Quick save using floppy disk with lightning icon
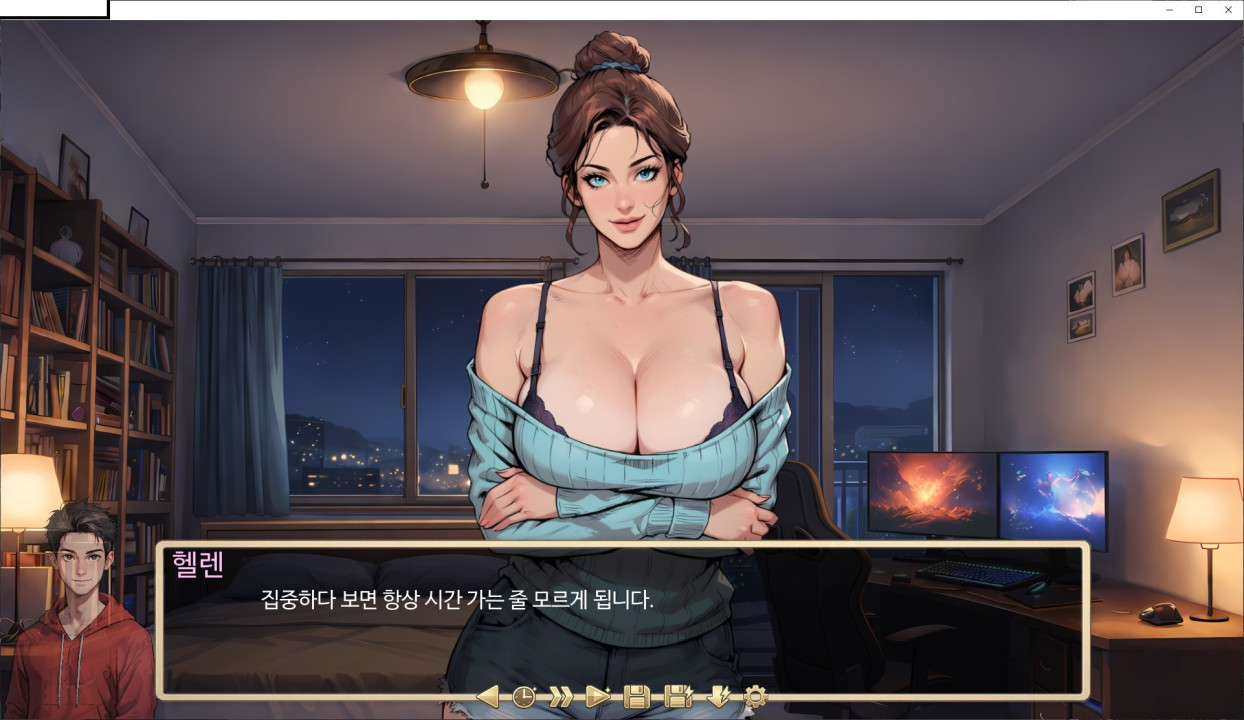The height and width of the screenshot is (720, 1244). point(678,696)
